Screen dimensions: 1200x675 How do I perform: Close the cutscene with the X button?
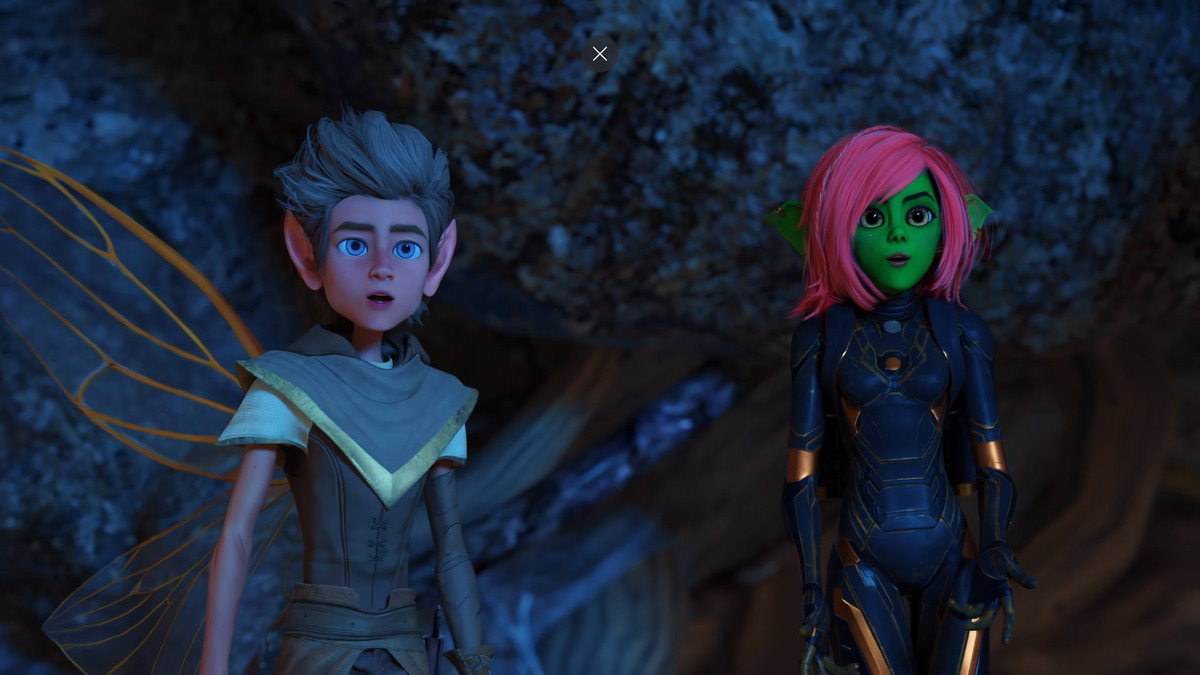pyautogui.click(x=599, y=54)
